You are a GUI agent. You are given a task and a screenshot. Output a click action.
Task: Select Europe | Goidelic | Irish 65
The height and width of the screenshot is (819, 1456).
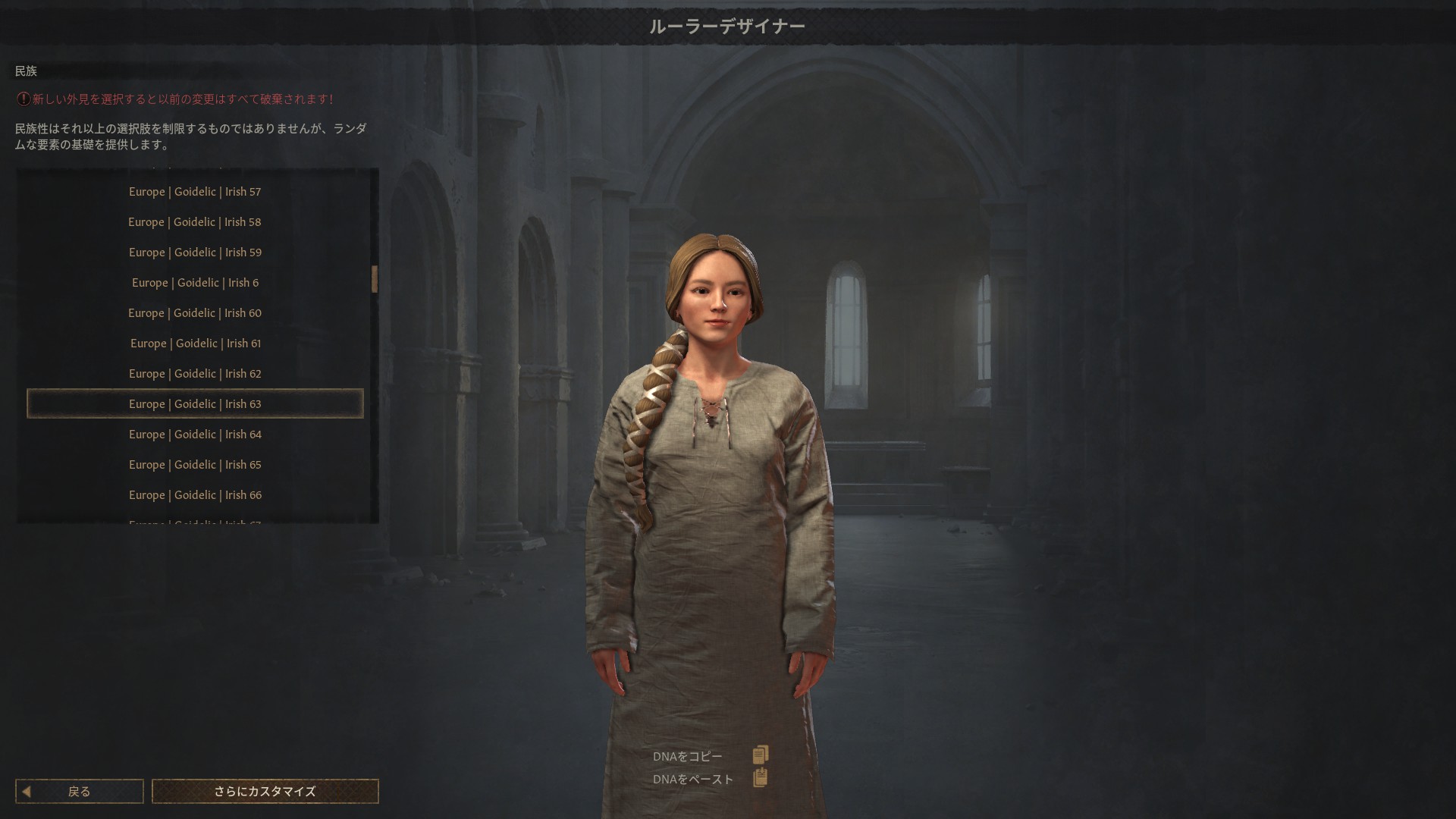195,464
